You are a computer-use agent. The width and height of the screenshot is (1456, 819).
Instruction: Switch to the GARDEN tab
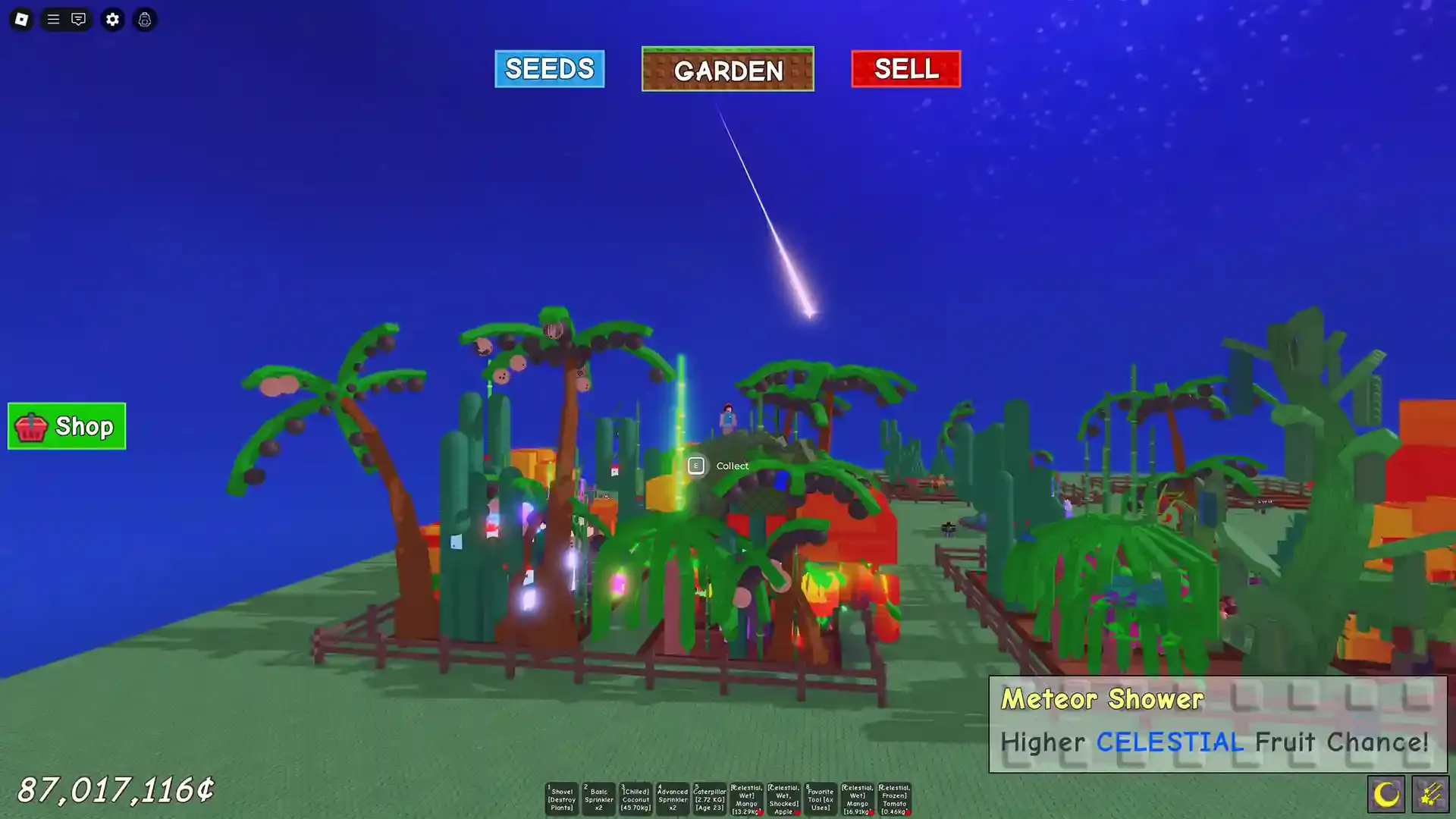pos(727,70)
